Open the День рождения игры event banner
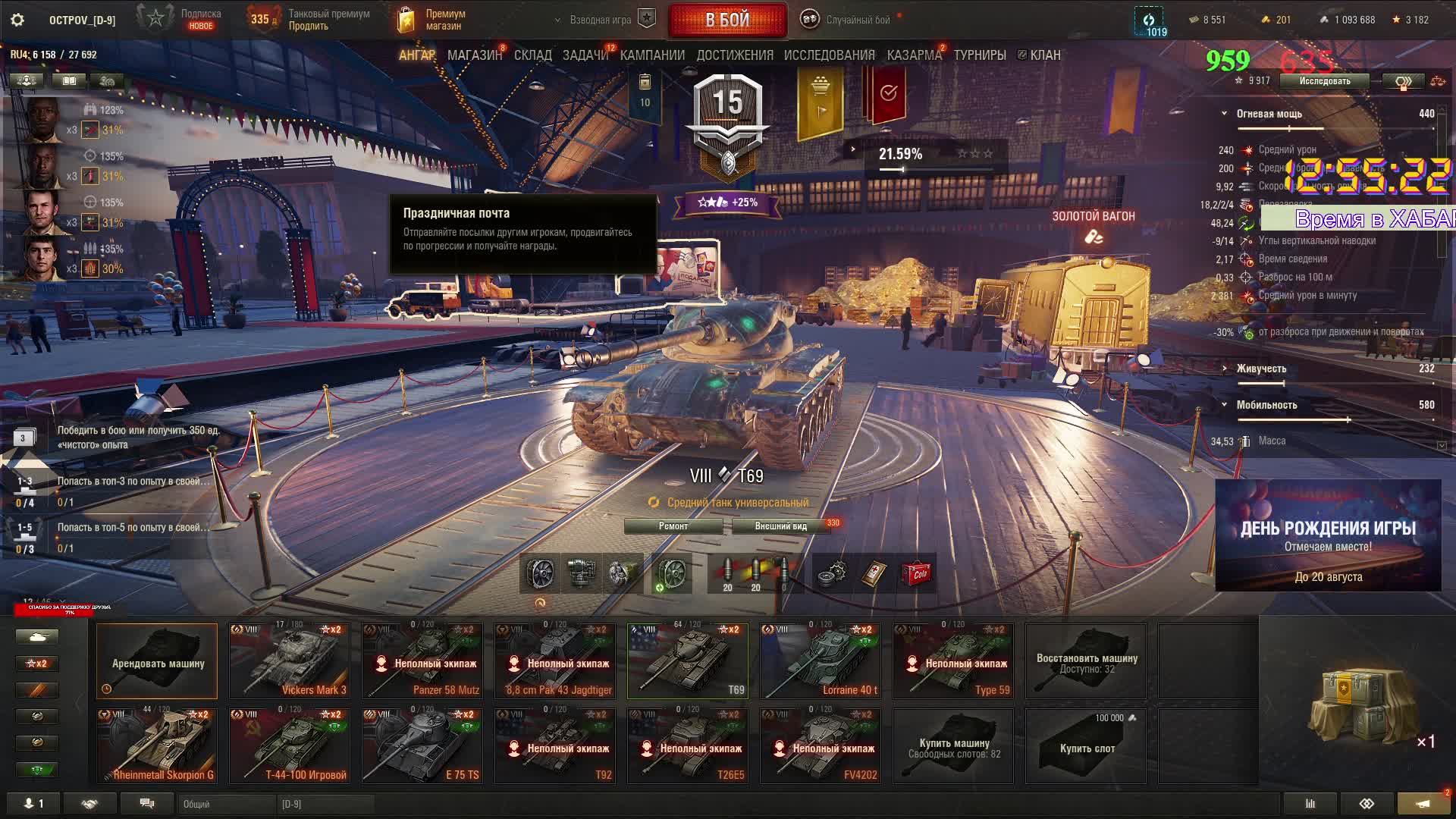The height and width of the screenshot is (819, 1456). pos(1328,535)
